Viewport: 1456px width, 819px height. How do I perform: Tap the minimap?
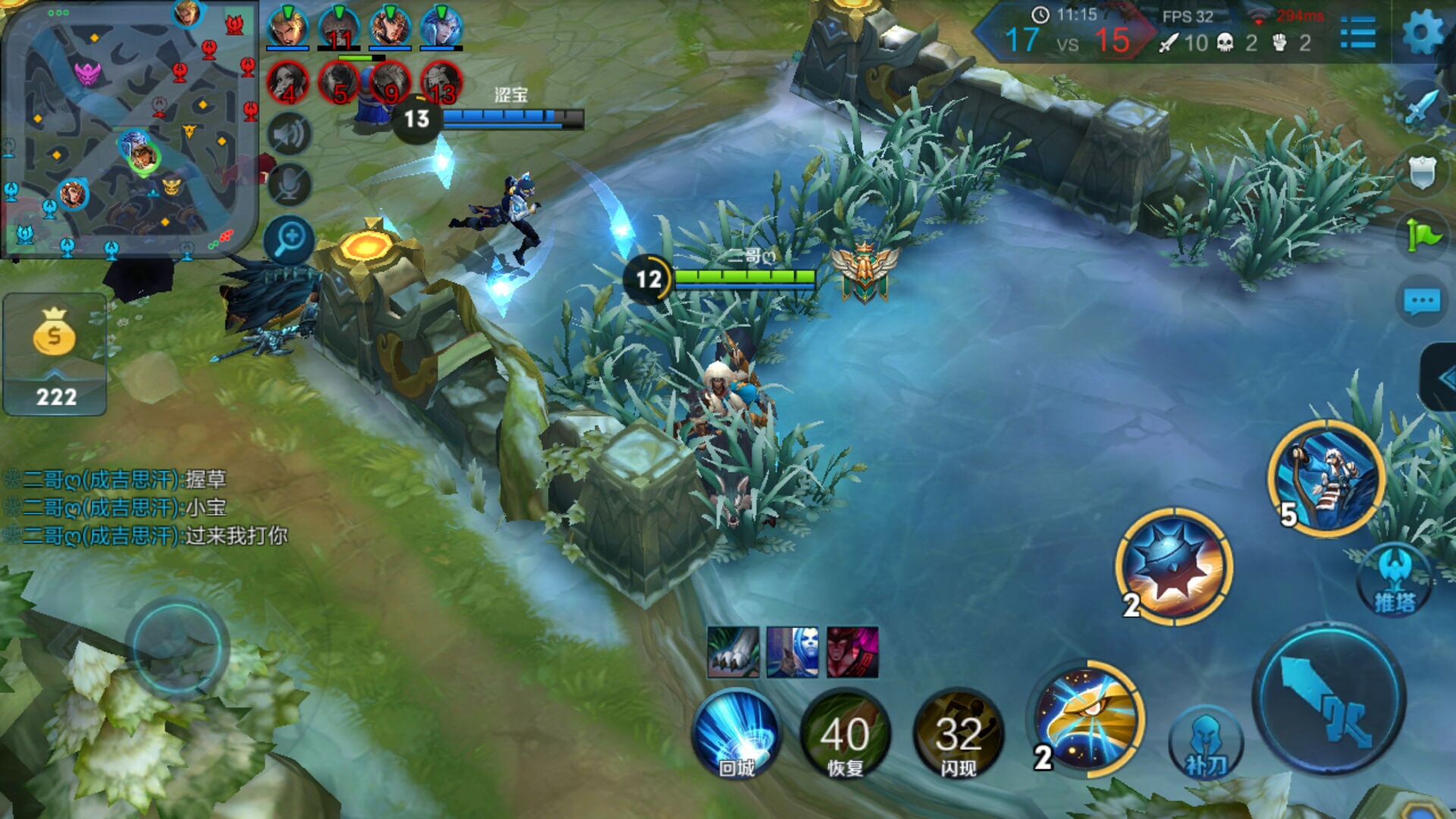129,129
